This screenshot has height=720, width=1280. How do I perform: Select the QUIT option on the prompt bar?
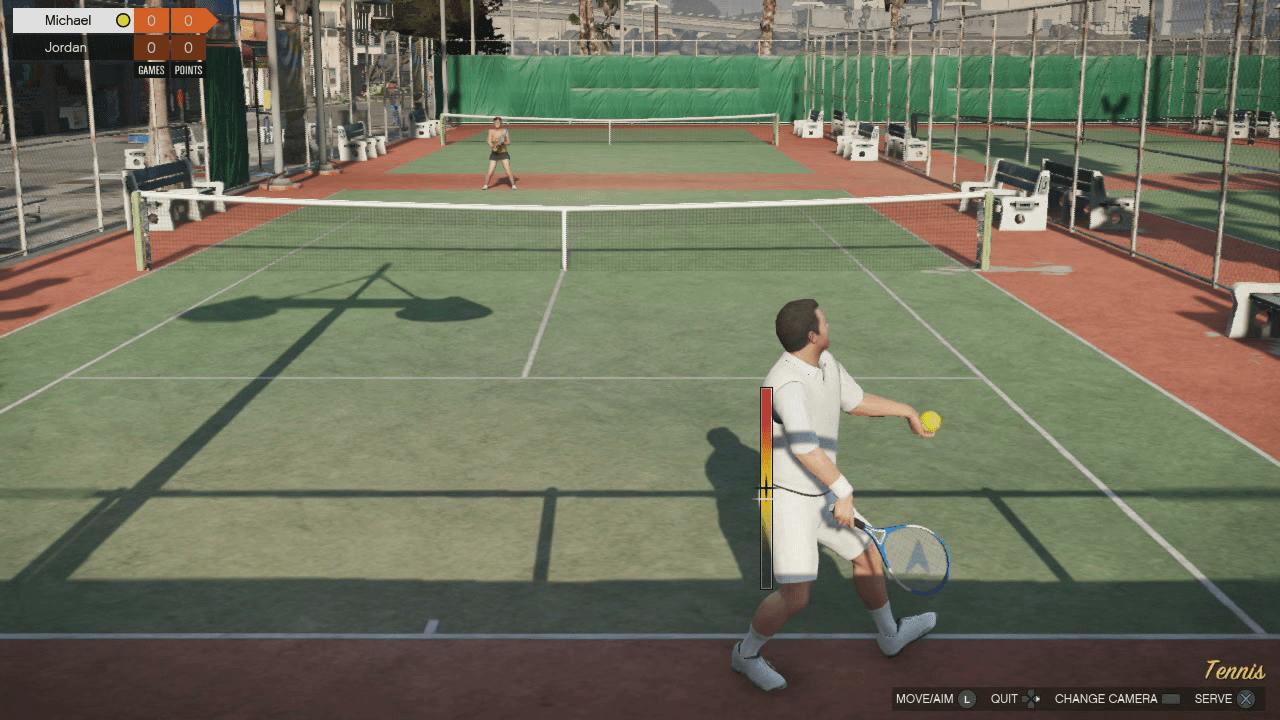pos(1004,699)
